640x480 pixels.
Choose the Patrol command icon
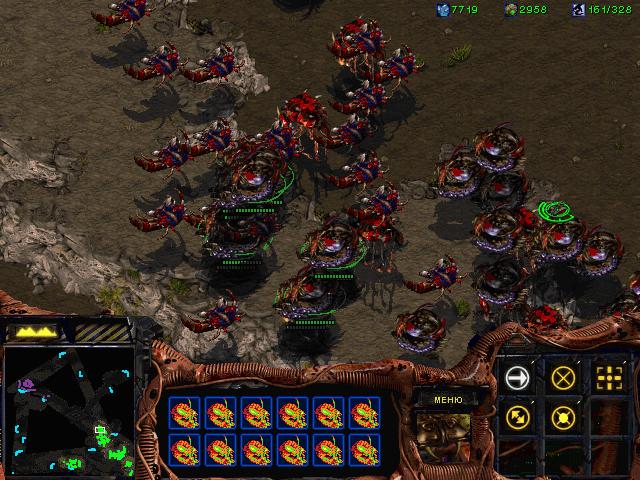(x=517, y=417)
